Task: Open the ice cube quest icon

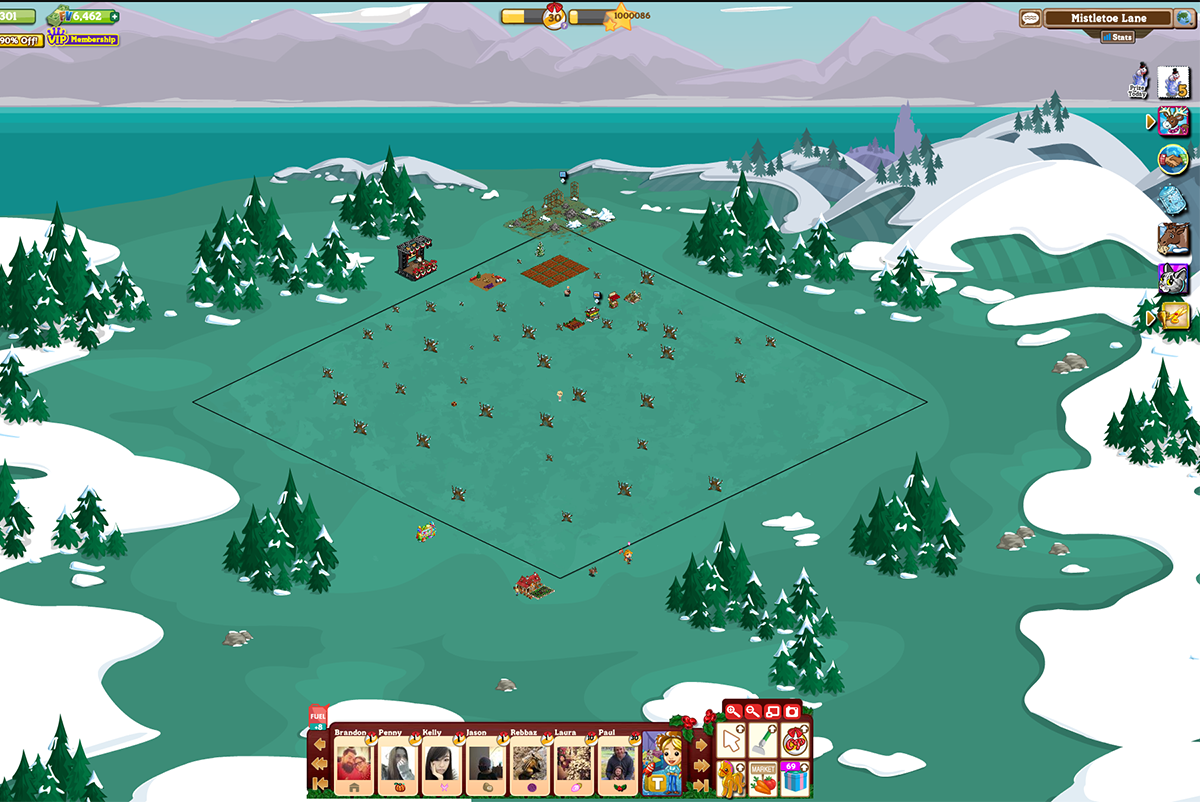Action: pos(1173,199)
